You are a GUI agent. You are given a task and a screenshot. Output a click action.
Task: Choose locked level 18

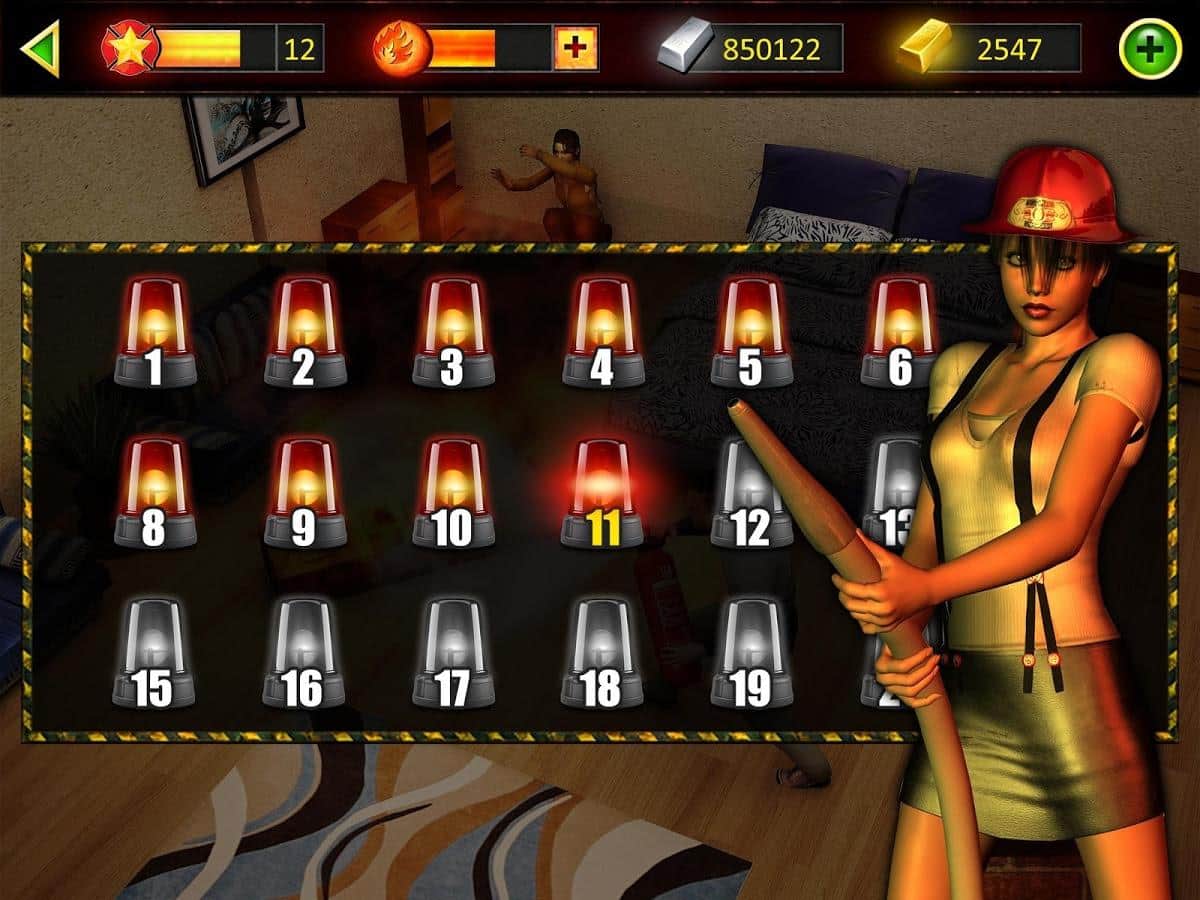click(x=602, y=653)
